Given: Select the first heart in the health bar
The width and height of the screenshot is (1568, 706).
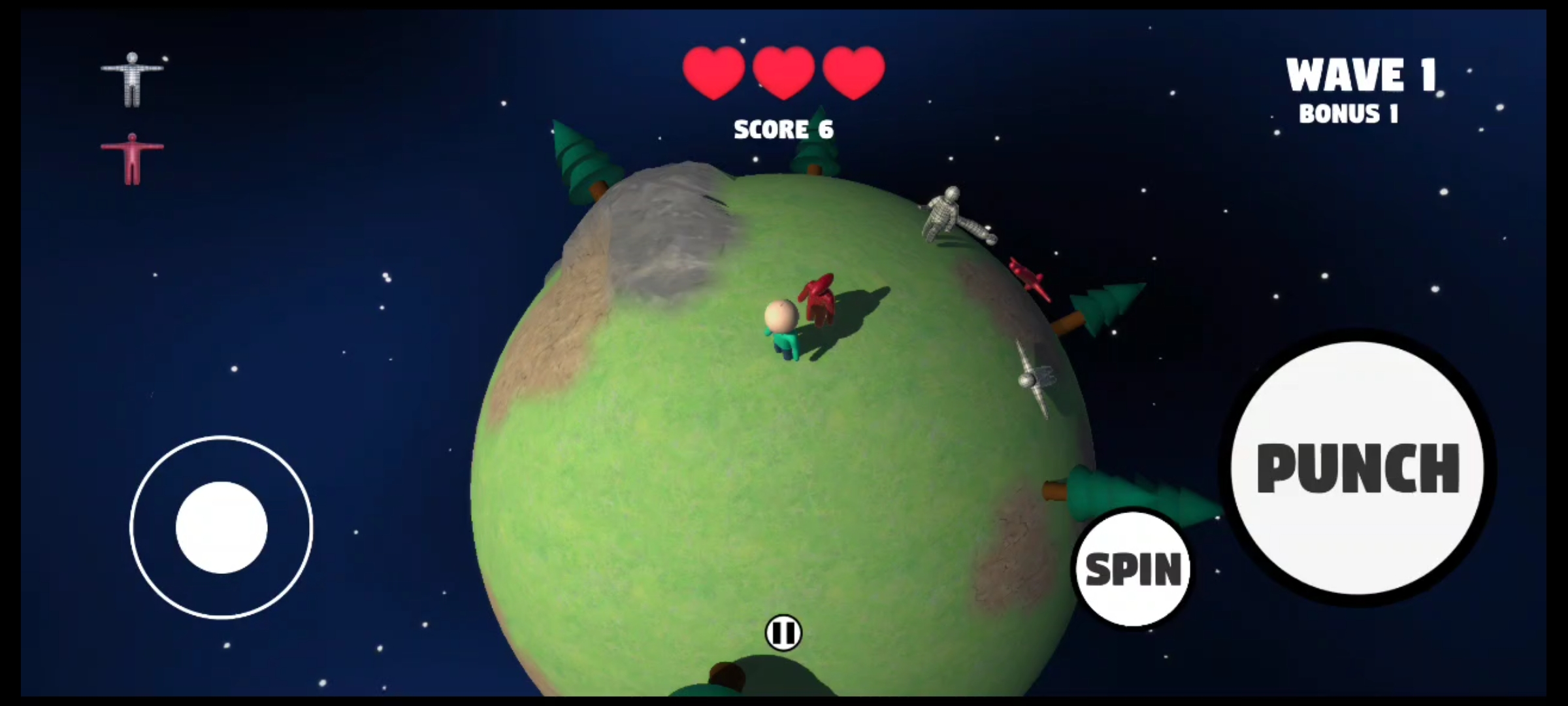Looking at the screenshot, I should pos(712,72).
